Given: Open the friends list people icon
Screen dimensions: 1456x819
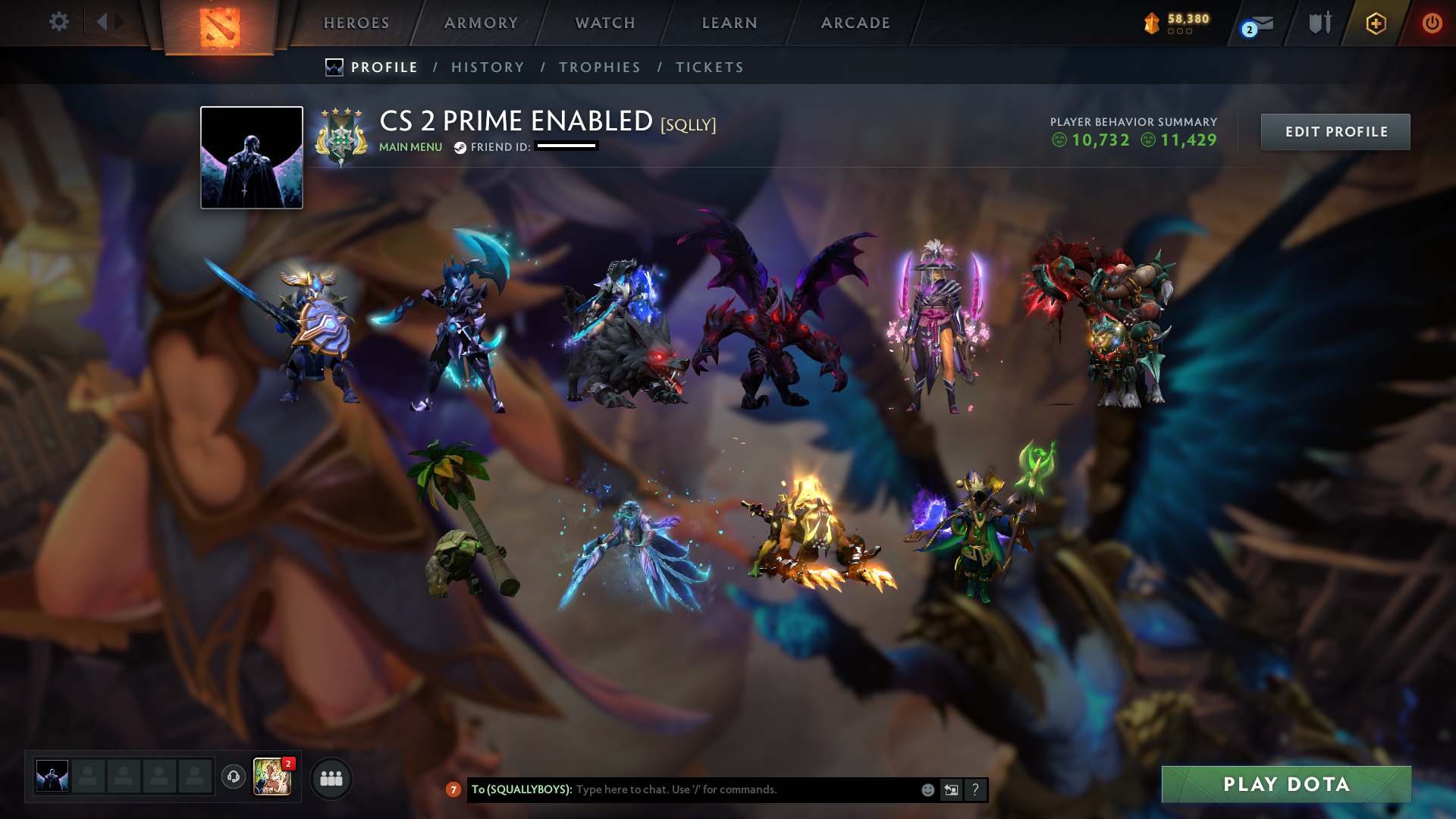Looking at the screenshot, I should click(x=331, y=777).
